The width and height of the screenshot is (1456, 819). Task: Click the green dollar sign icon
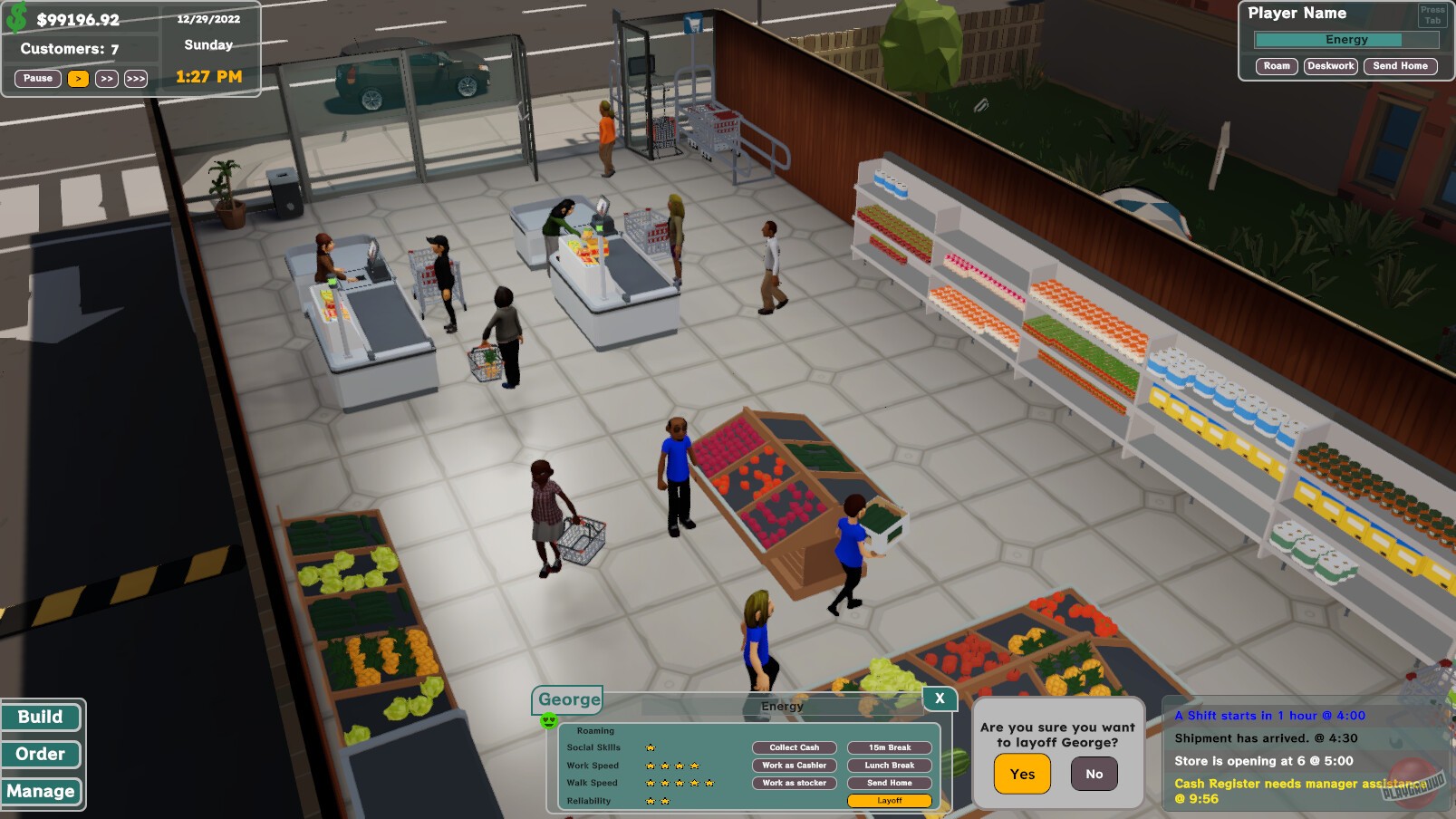coord(16,15)
